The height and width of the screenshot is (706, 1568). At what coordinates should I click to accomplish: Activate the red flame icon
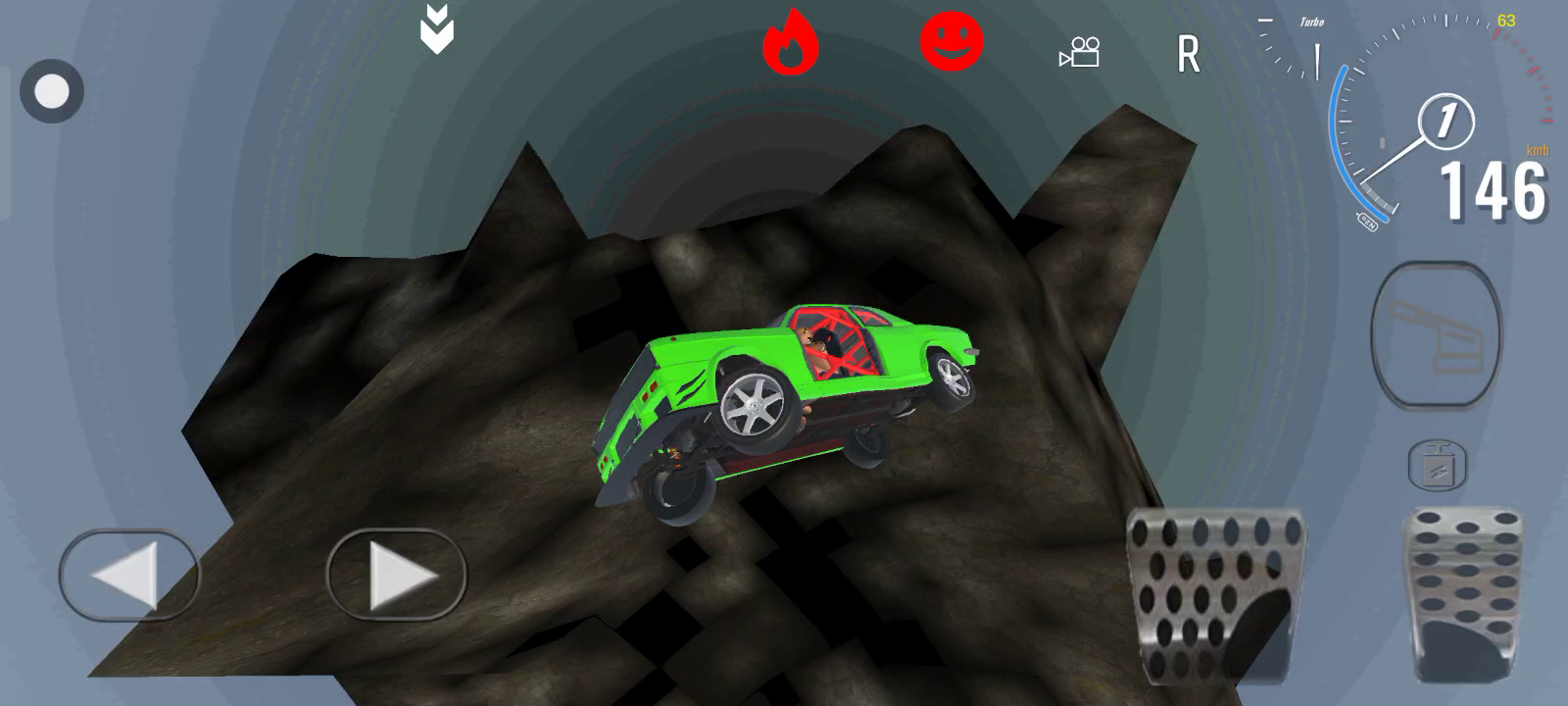tap(790, 44)
